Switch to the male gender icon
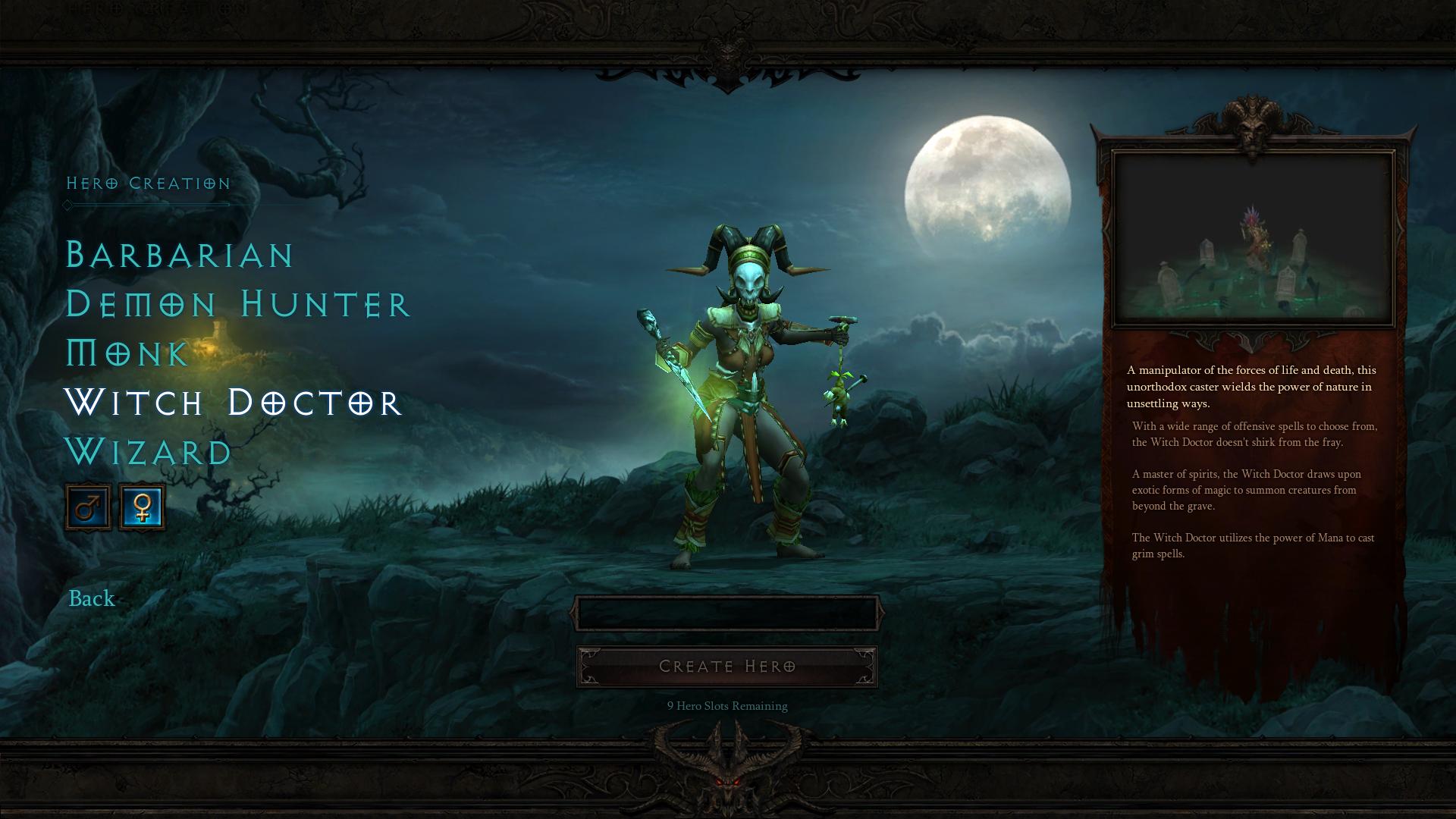This screenshot has width=1456, height=819. 88,507
